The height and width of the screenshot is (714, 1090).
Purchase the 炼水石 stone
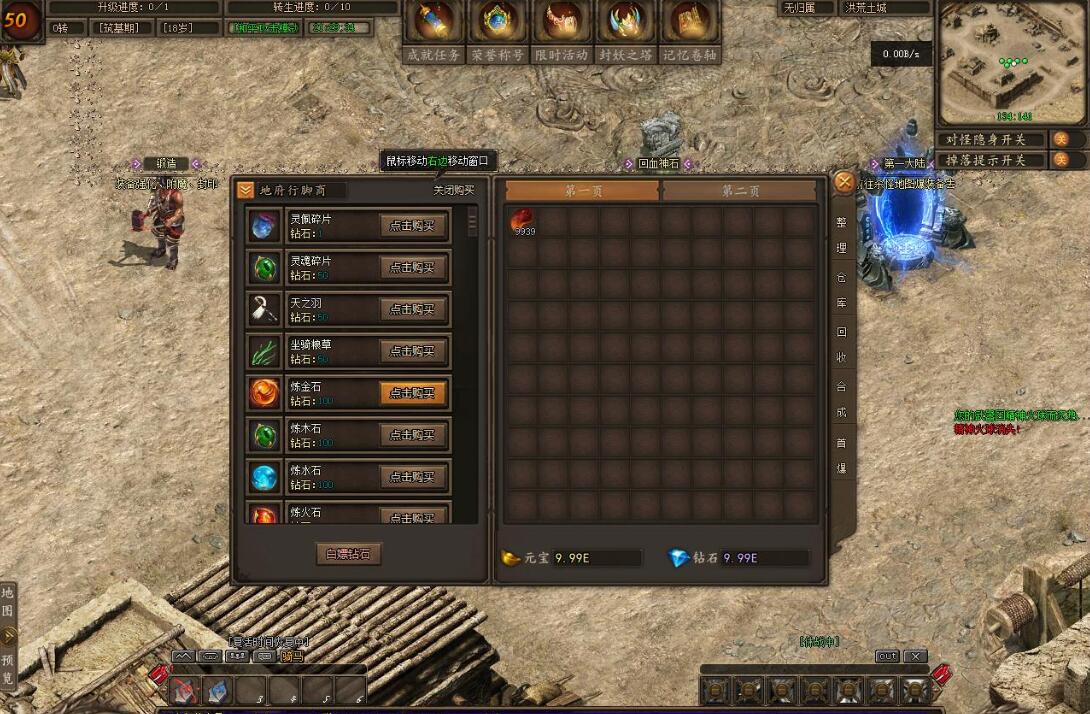(413, 477)
